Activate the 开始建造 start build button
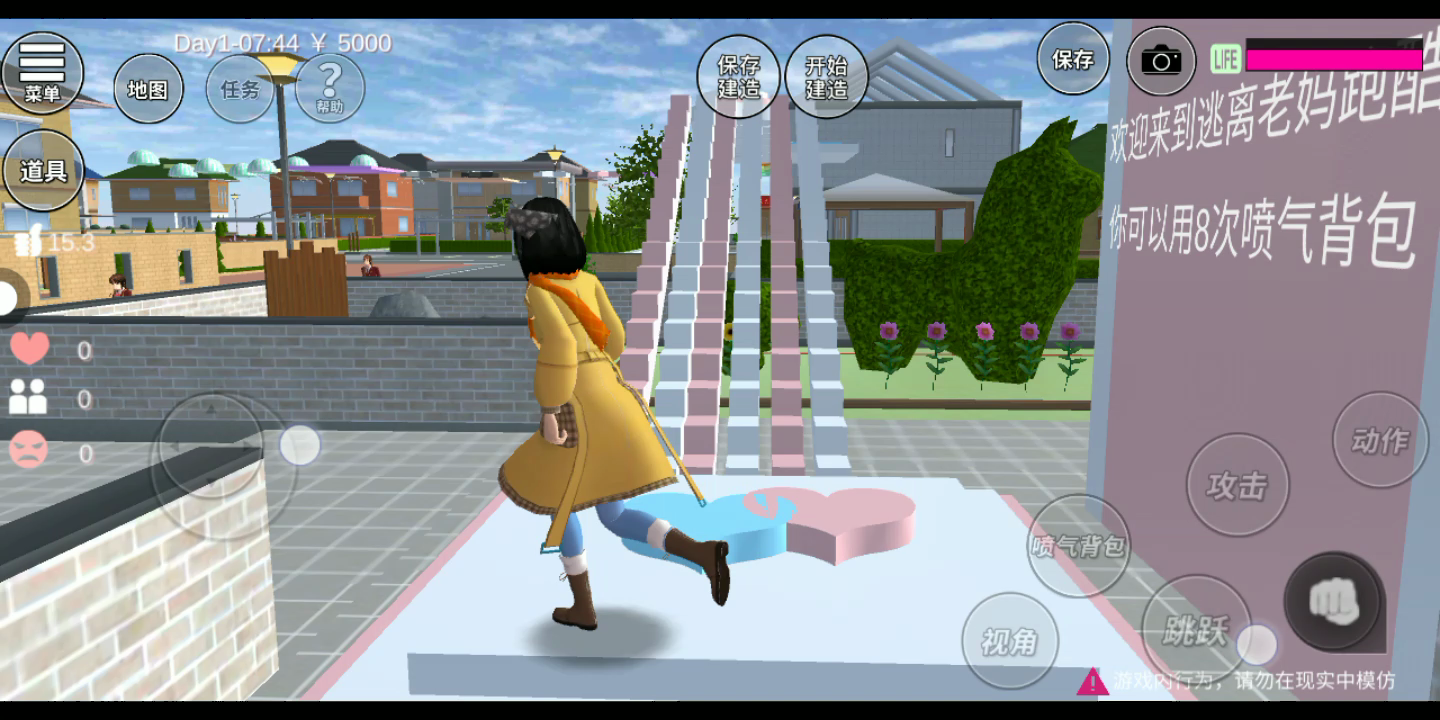This screenshot has height=720, width=1440. [827, 77]
